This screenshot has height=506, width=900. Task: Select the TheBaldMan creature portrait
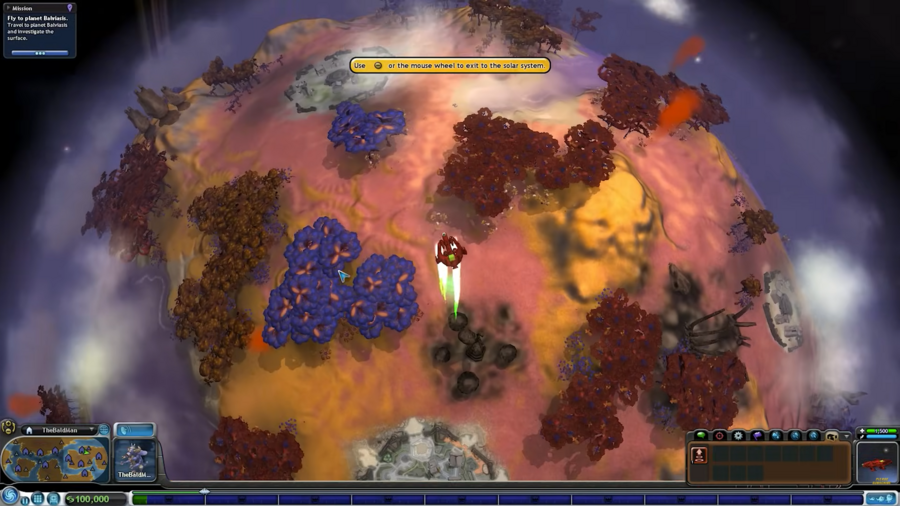[135, 459]
